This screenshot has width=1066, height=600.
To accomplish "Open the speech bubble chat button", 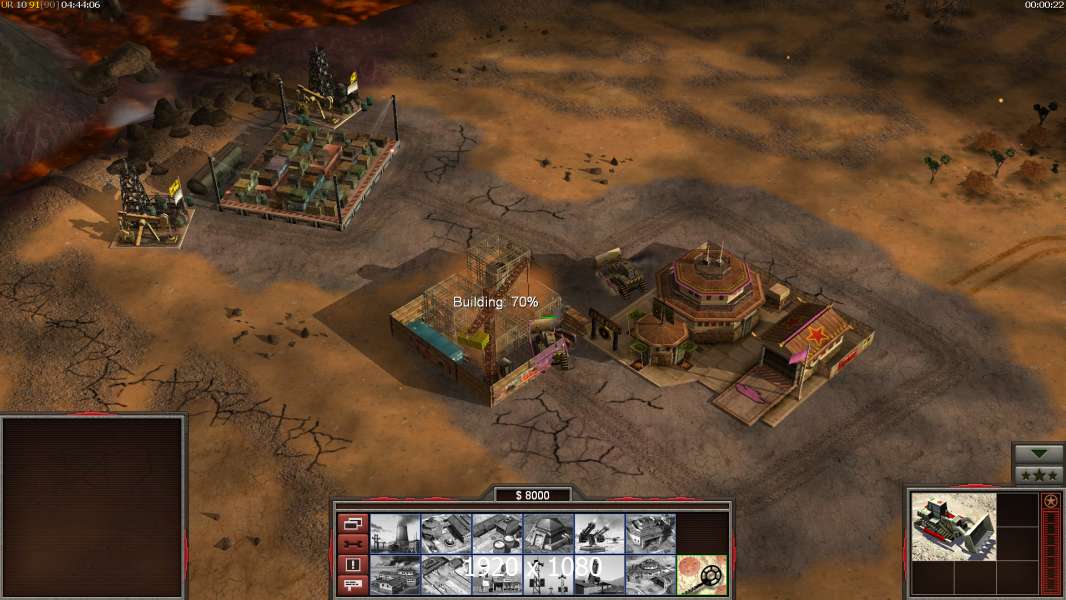I will click(353, 585).
